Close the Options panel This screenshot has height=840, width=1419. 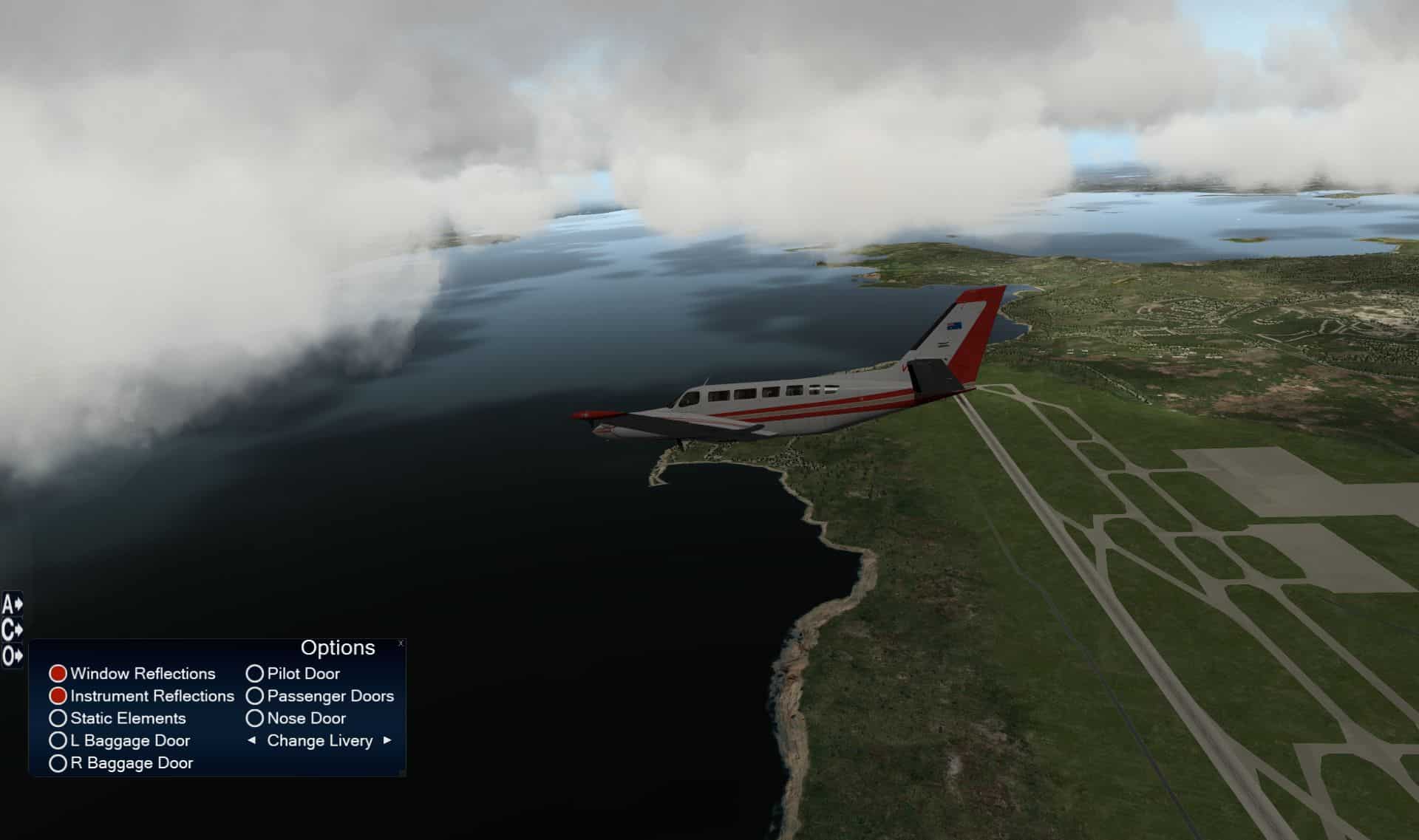click(401, 643)
